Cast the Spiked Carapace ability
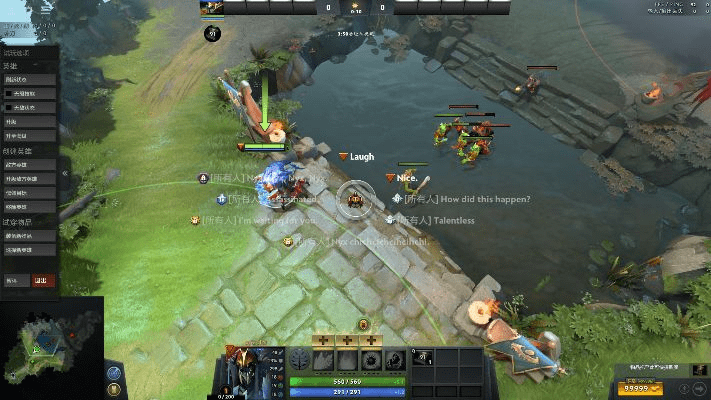Image resolution: width=711 pixels, height=400 pixels. tap(371, 362)
